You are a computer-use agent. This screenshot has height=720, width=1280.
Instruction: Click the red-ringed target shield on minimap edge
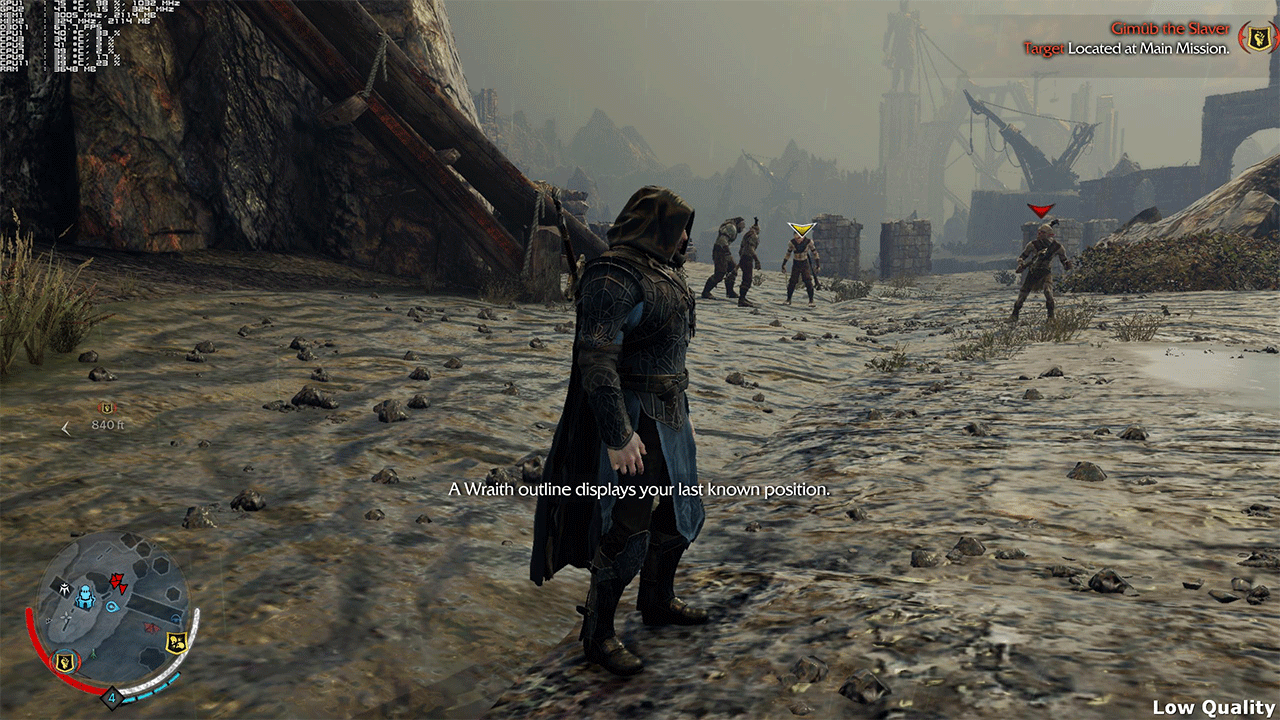pyautogui.click(x=66, y=661)
